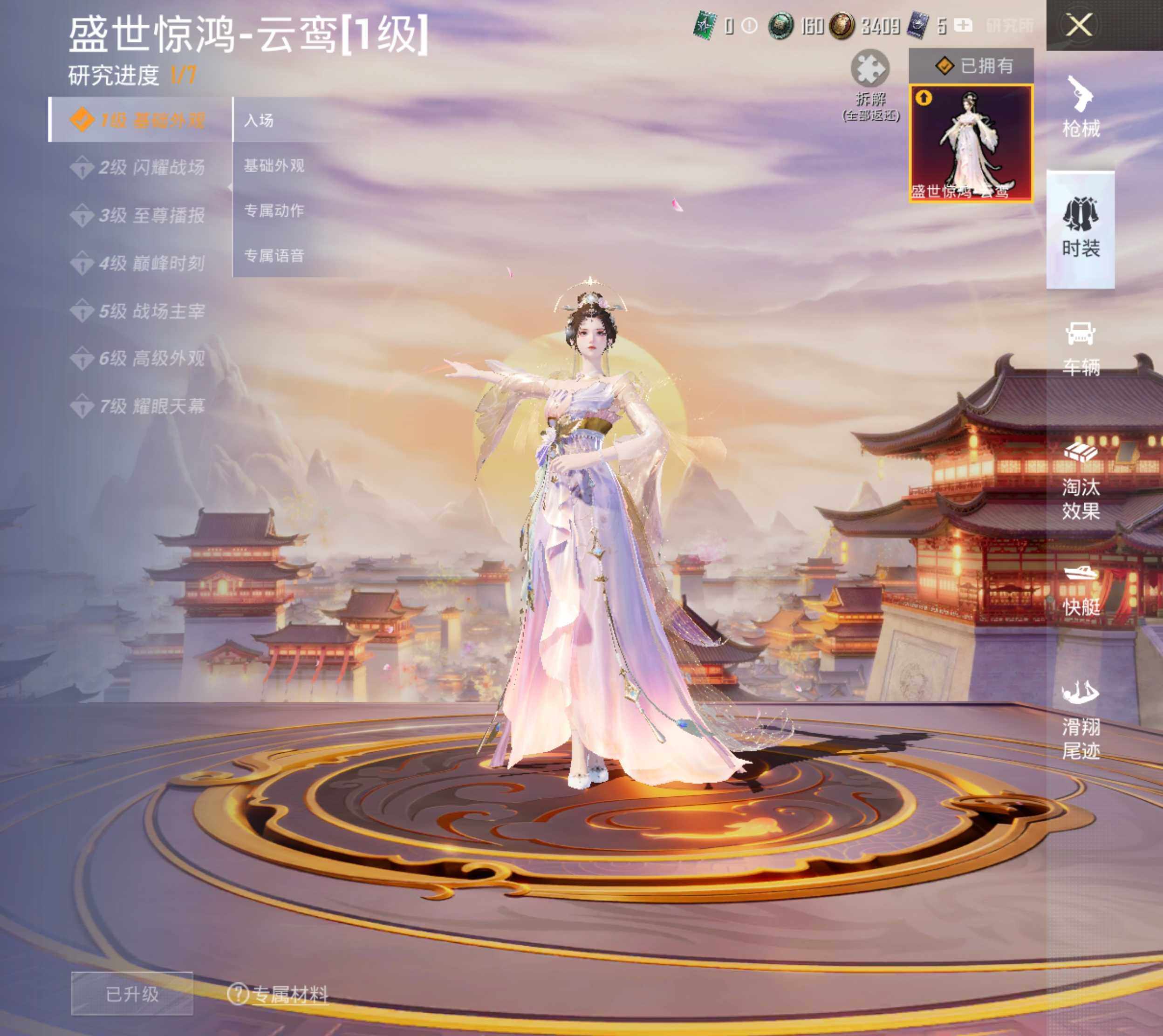
Task: Open the 滑翔尾迹 glide trail category
Action: (x=1081, y=720)
